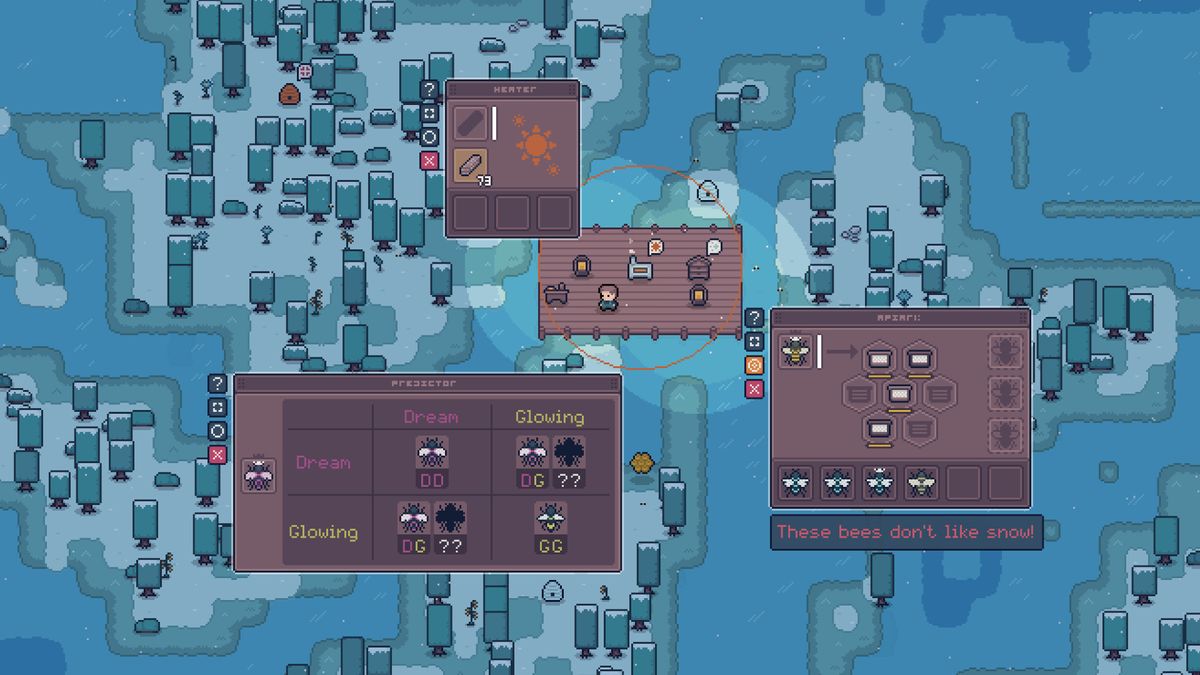Click the Apiary's target/expand button

point(755,342)
